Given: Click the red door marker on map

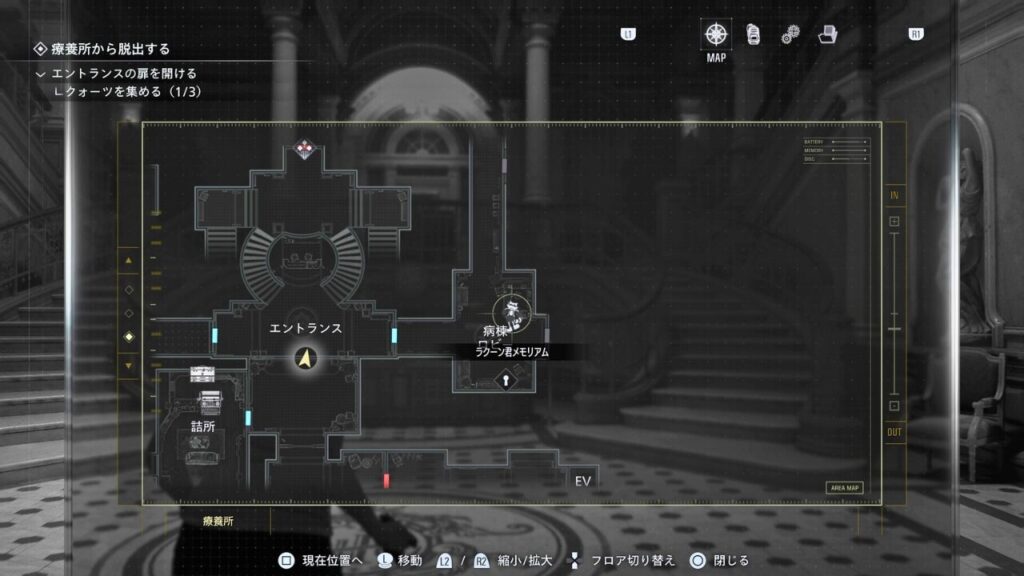Looking at the screenshot, I should pyautogui.click(x=386, y=482).
